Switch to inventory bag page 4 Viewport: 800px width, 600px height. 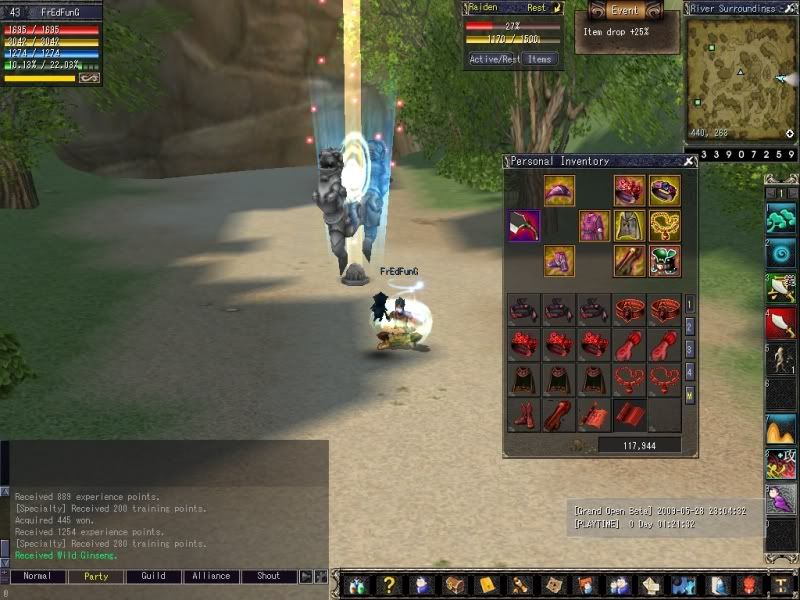pyautogui.click(x=689, y=372)
